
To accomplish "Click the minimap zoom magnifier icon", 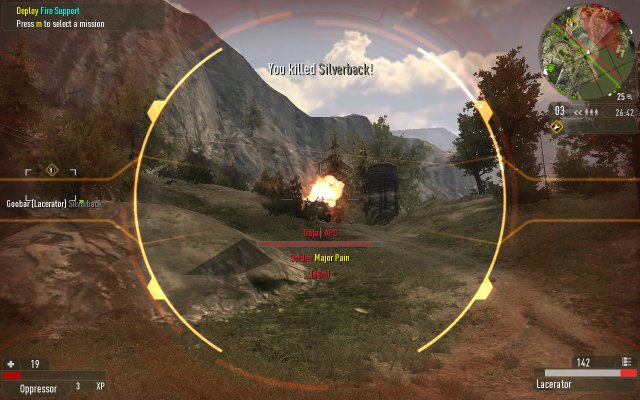I will pos(631,97).
